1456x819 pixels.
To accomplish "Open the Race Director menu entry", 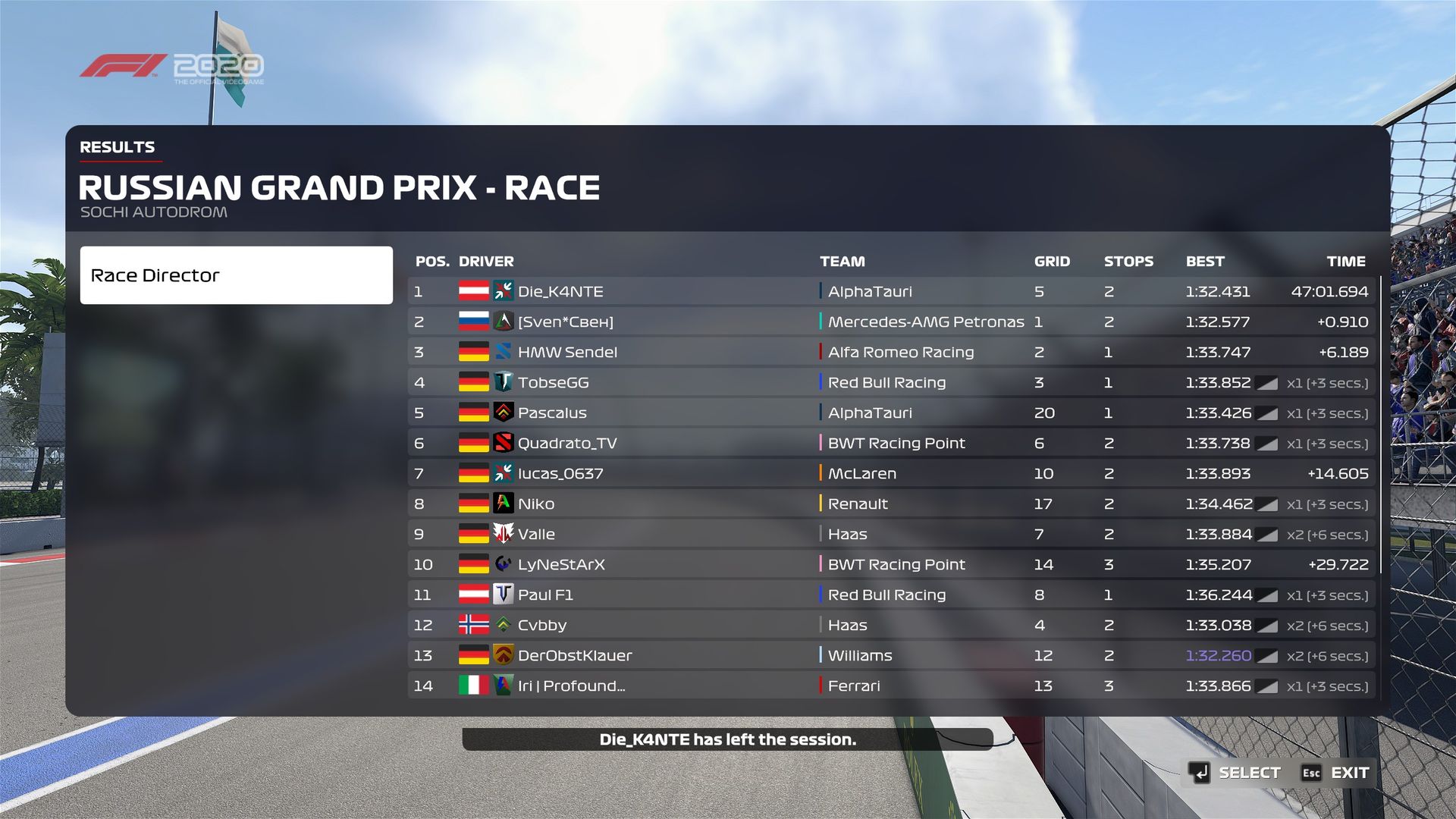I will (236, 275).
